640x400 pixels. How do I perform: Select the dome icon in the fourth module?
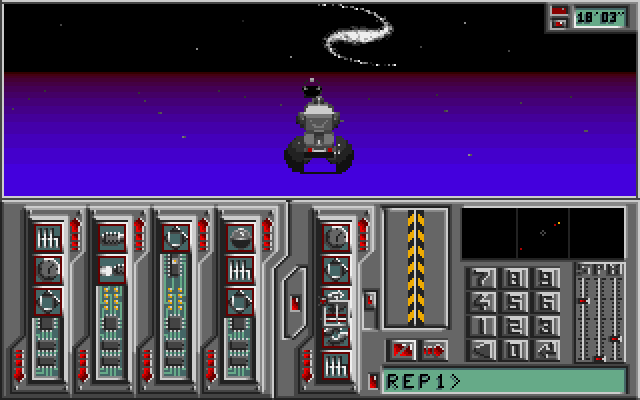coord(240,238)
